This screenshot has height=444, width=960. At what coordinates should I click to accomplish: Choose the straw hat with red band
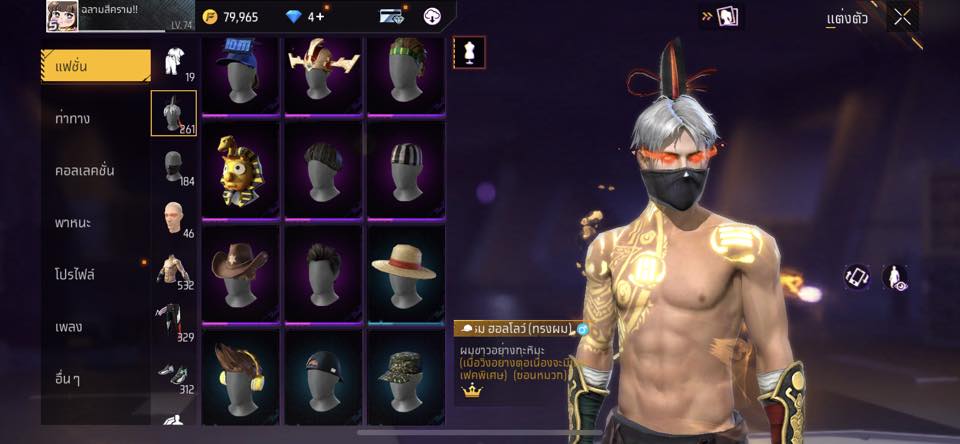[x=404, y=273]
